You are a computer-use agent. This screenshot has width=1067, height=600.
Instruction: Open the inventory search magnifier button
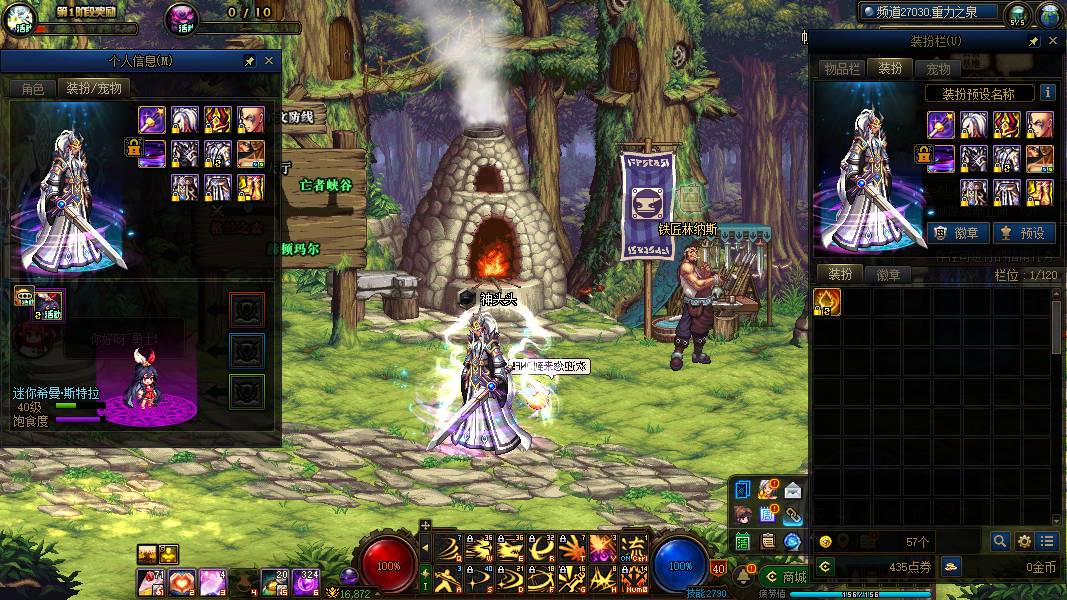click(x=1000, y=541)
